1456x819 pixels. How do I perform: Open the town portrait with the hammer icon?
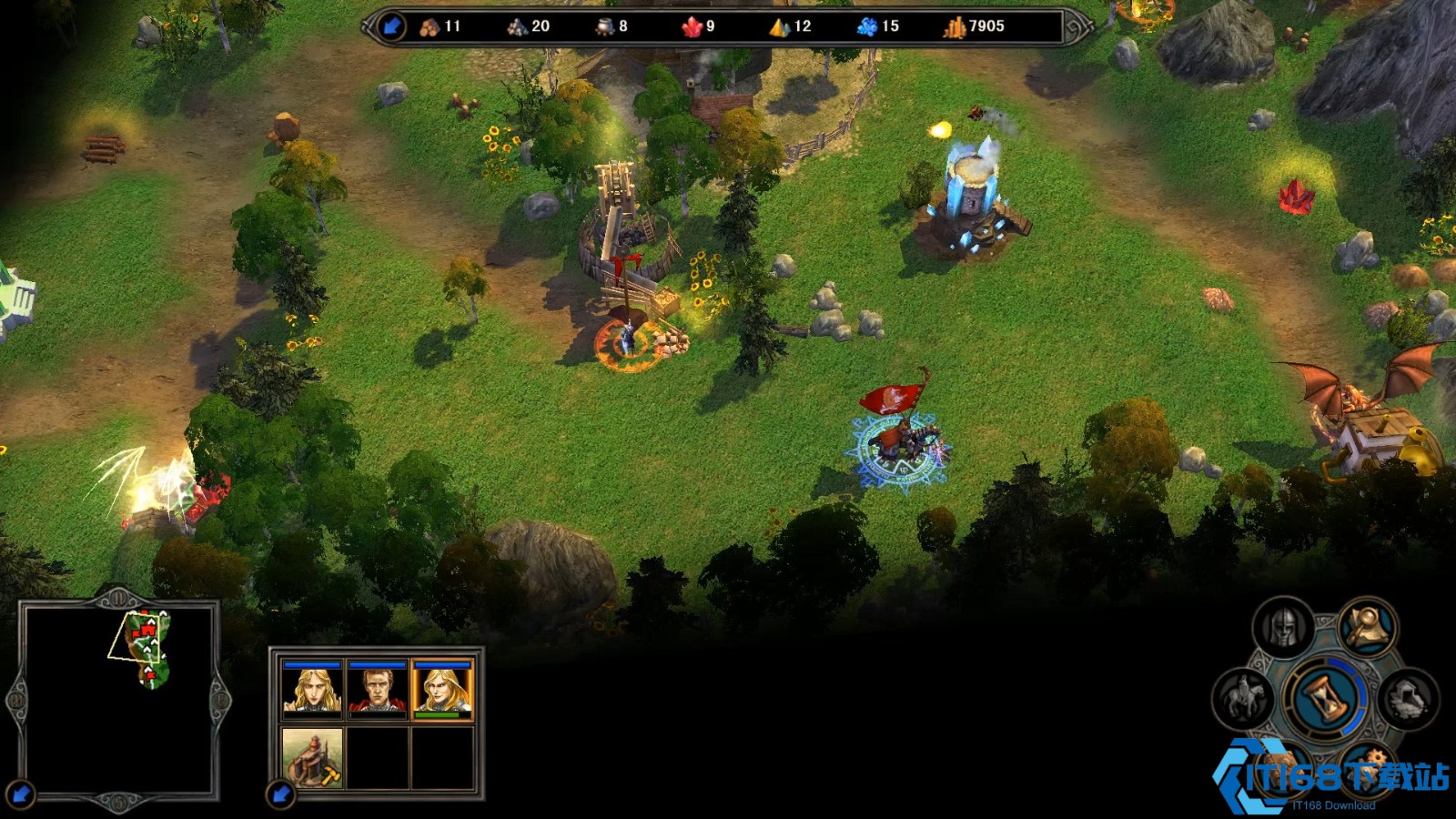[312, 757]
